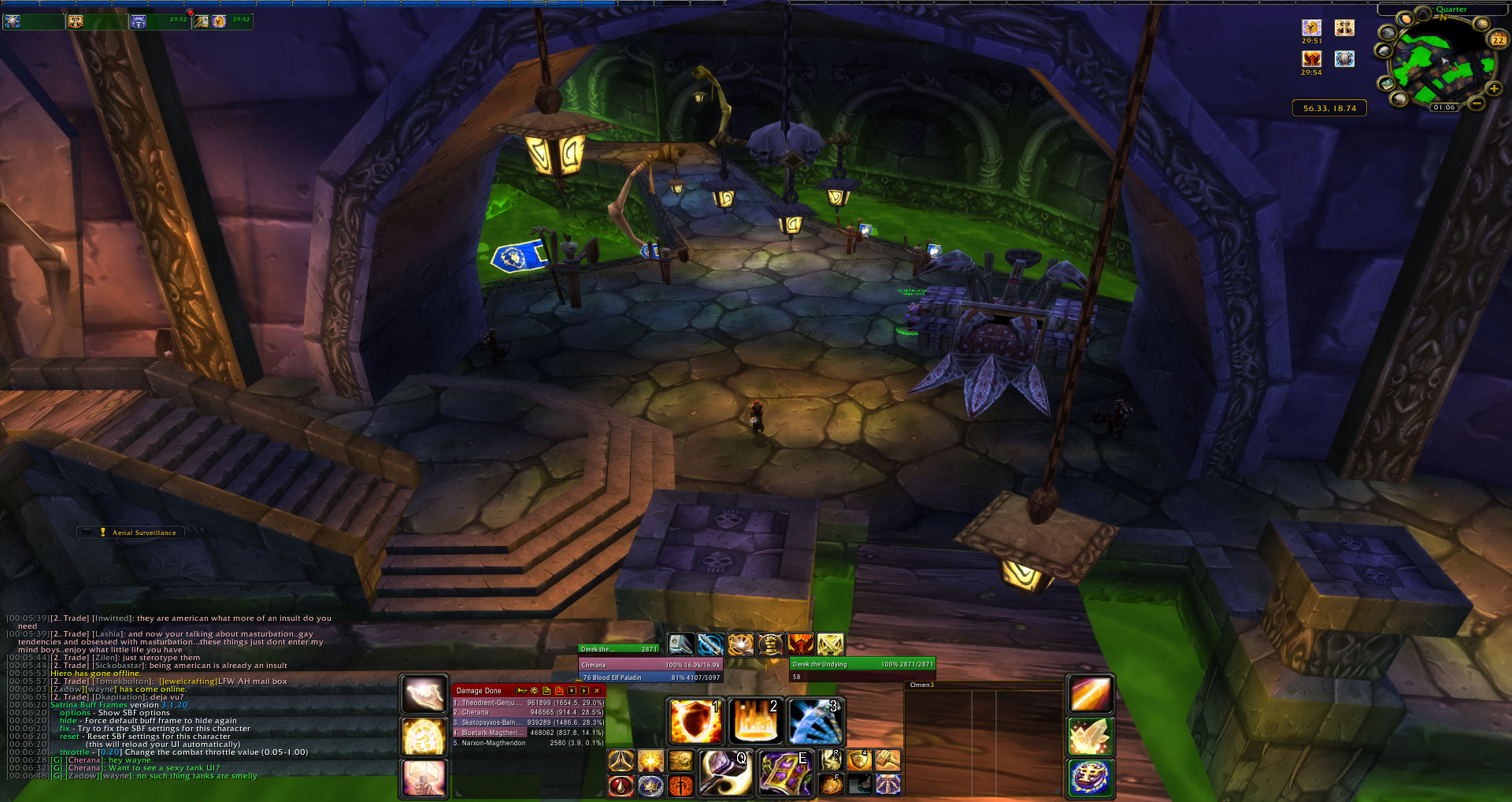Open the calendar button showing 22
The height and width of the screenshot is (802, 1512).
coord(1498,39)
